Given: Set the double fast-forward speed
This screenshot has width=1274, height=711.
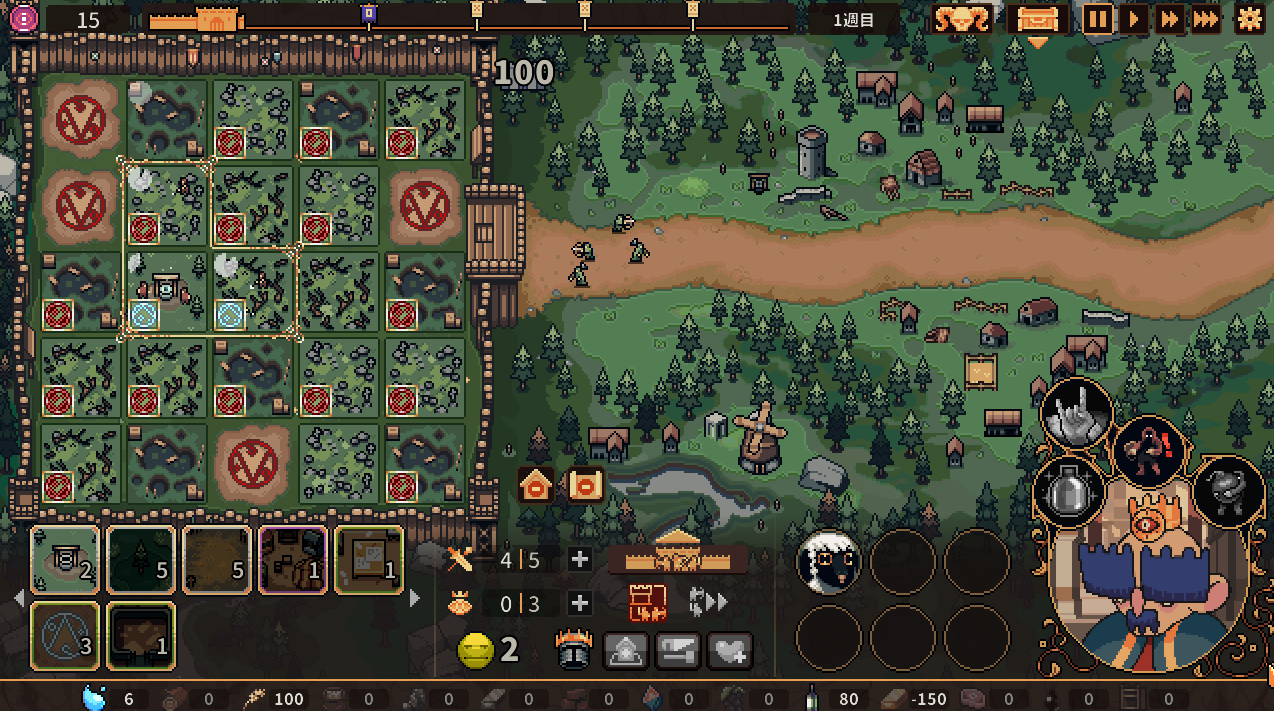Looking at the screenshot, I should click(1168, 19).
